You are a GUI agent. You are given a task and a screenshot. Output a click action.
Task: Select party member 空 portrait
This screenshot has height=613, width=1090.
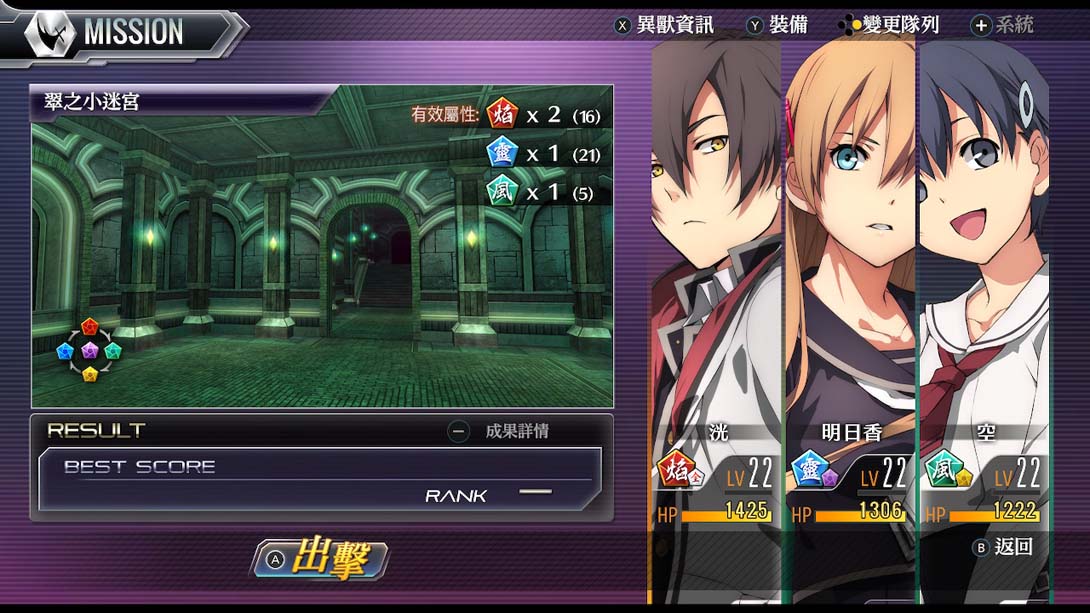pos(983,250)
